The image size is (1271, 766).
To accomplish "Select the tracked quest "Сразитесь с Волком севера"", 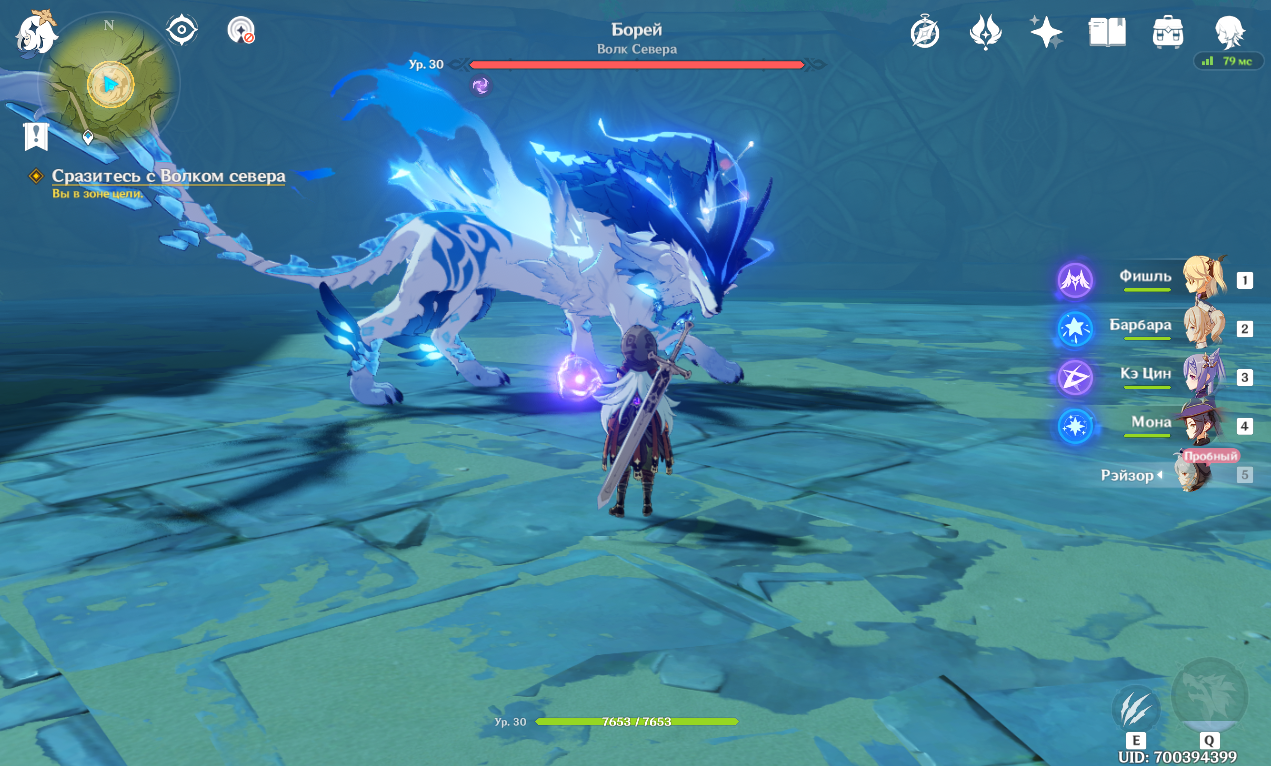I will point(168,177).
